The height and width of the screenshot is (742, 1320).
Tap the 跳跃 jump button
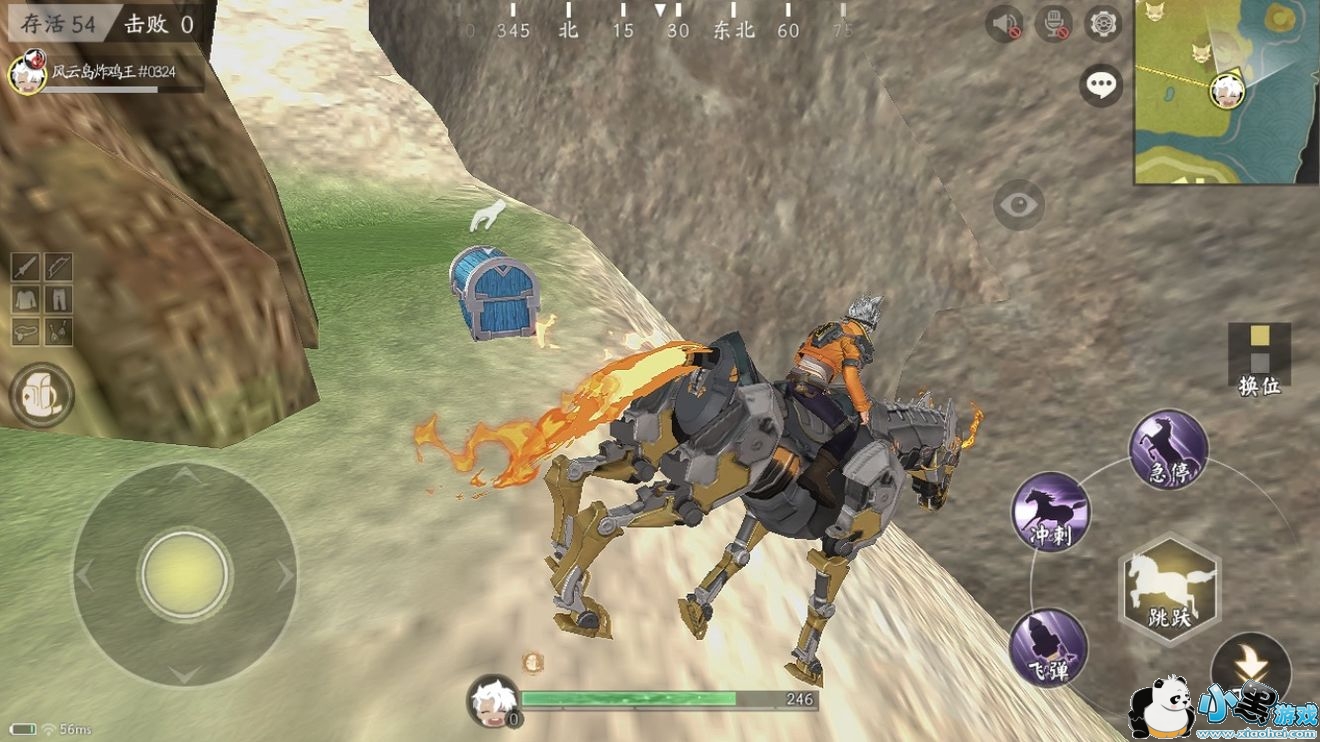[1168, 590]
